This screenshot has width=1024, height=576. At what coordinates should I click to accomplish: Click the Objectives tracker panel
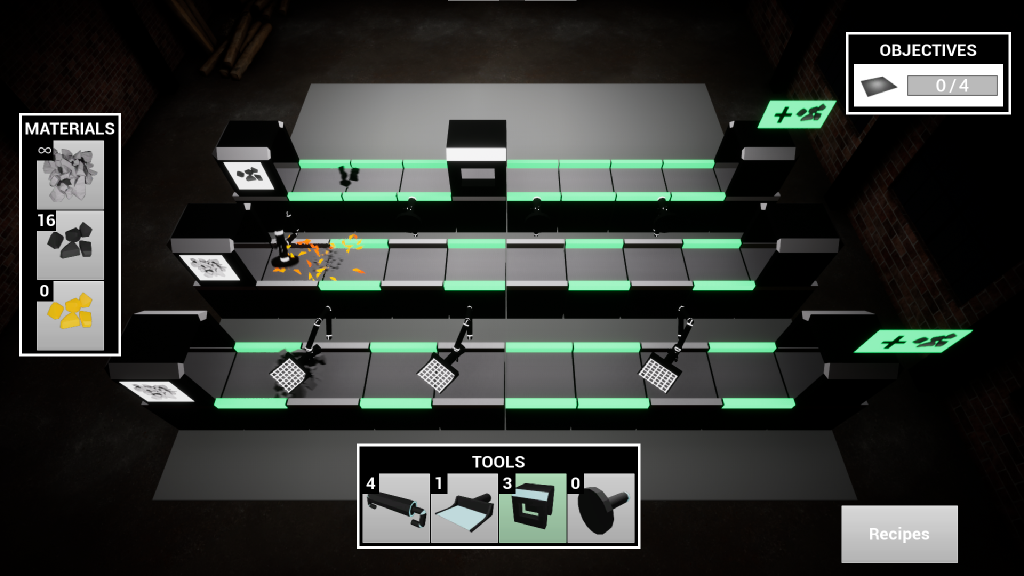927,73
